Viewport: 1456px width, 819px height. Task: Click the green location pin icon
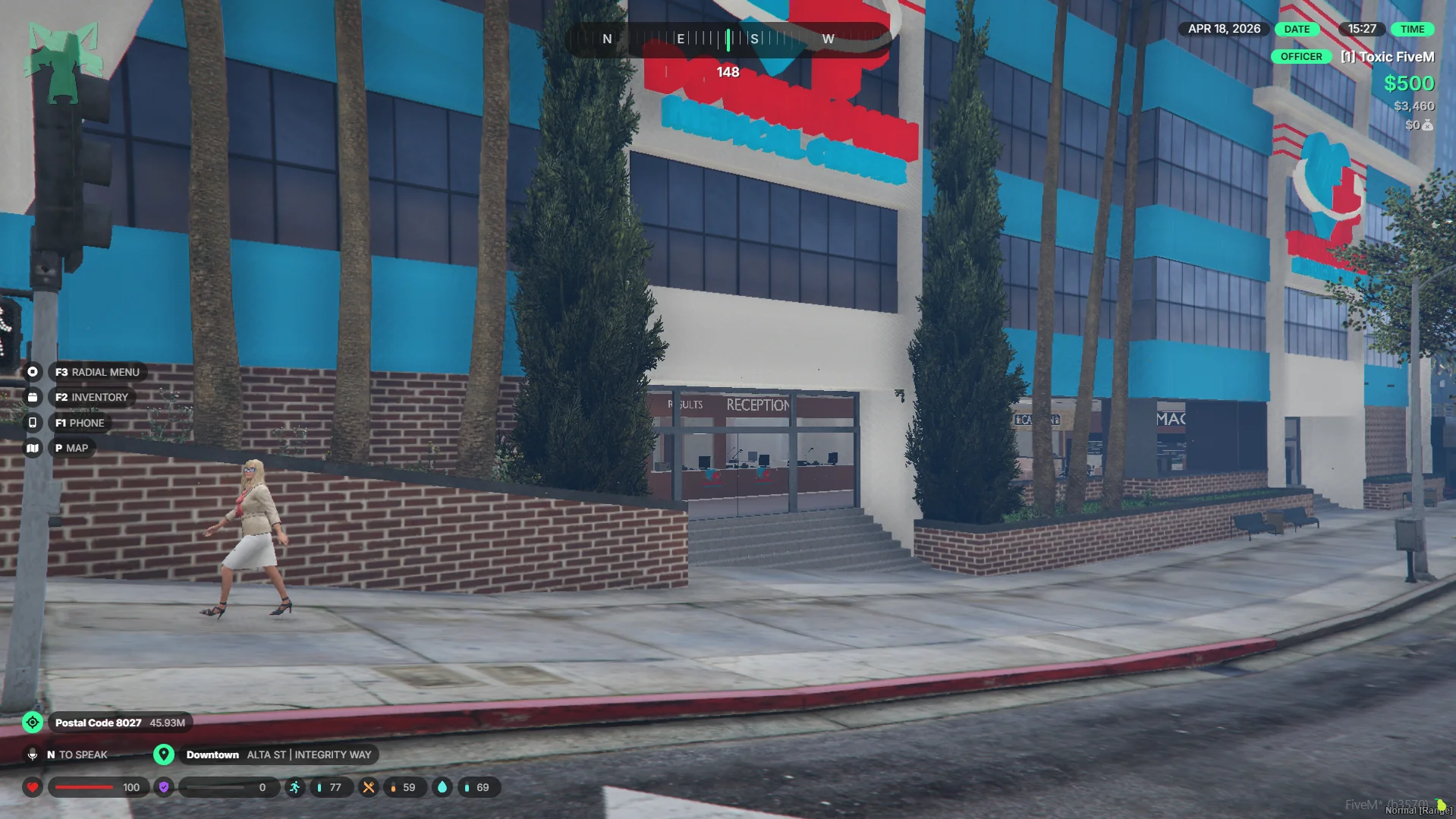click(164, 754)
